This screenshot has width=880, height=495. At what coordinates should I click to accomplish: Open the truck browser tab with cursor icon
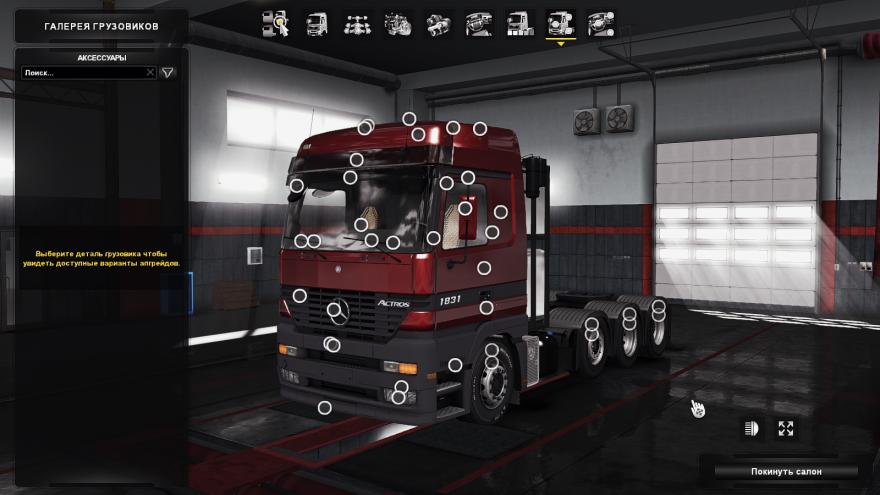(275, 23)
